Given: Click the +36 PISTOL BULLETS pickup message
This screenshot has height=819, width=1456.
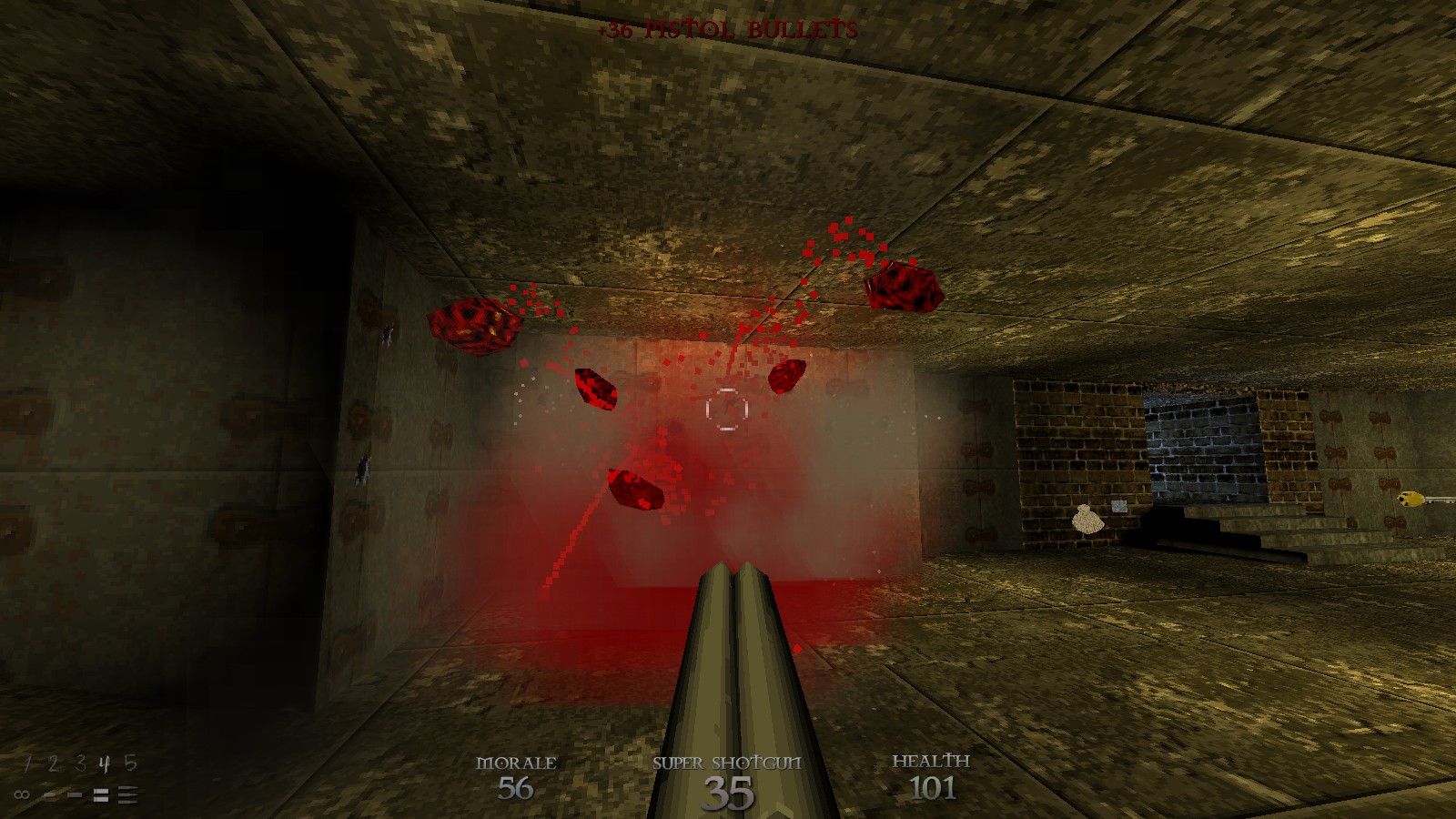Looking at the screenshot, I should pyautogui.click(x=726, y=27).
